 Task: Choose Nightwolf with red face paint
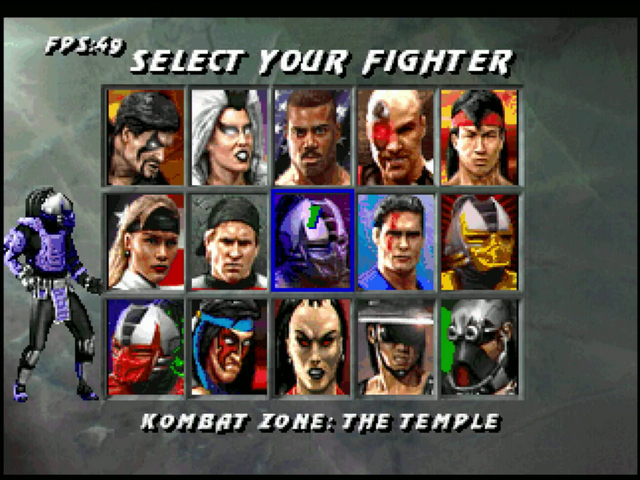click(229, 346)
